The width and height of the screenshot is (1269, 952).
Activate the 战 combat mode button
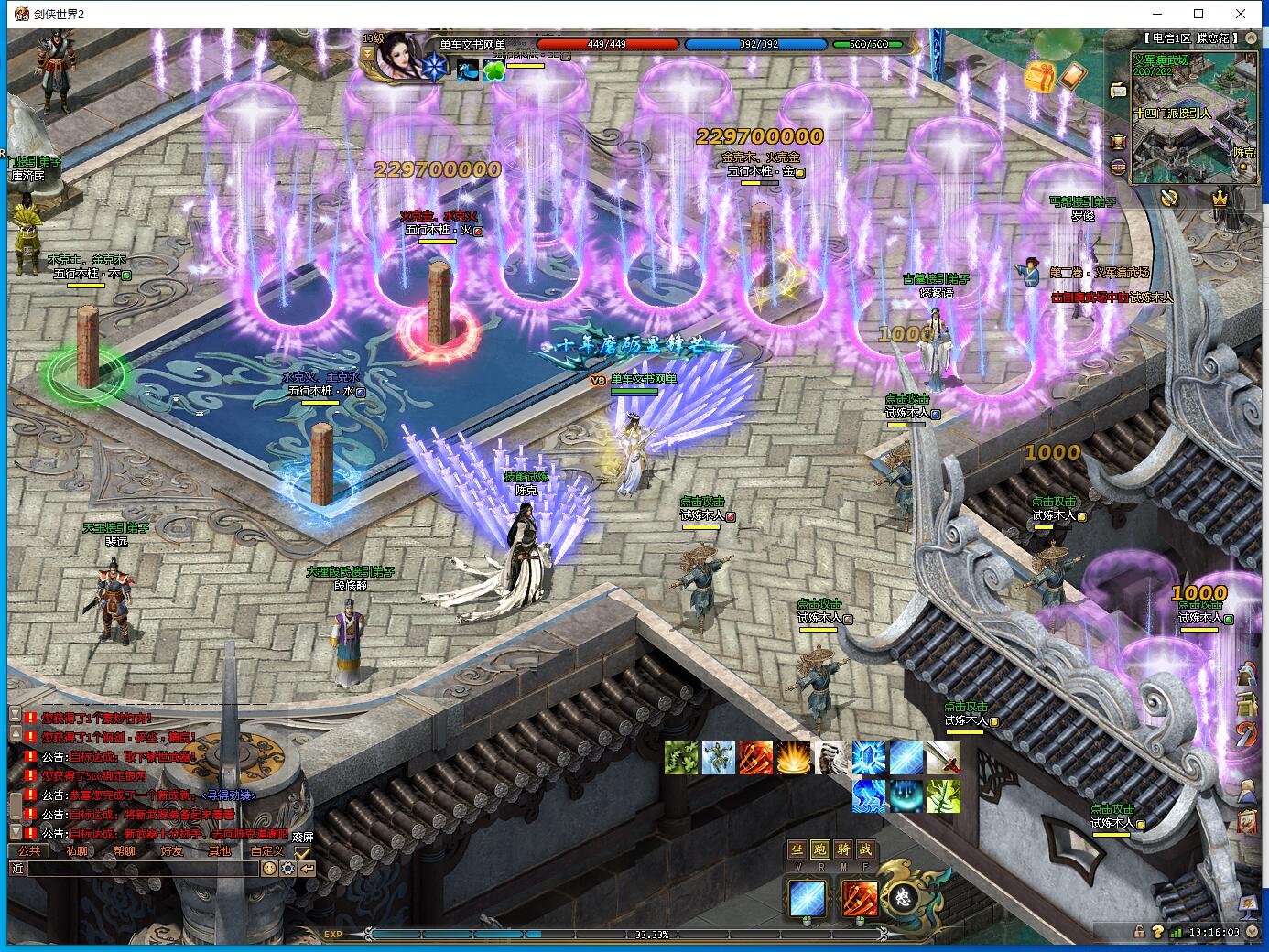pyautogui.click(x=866, y=849)
